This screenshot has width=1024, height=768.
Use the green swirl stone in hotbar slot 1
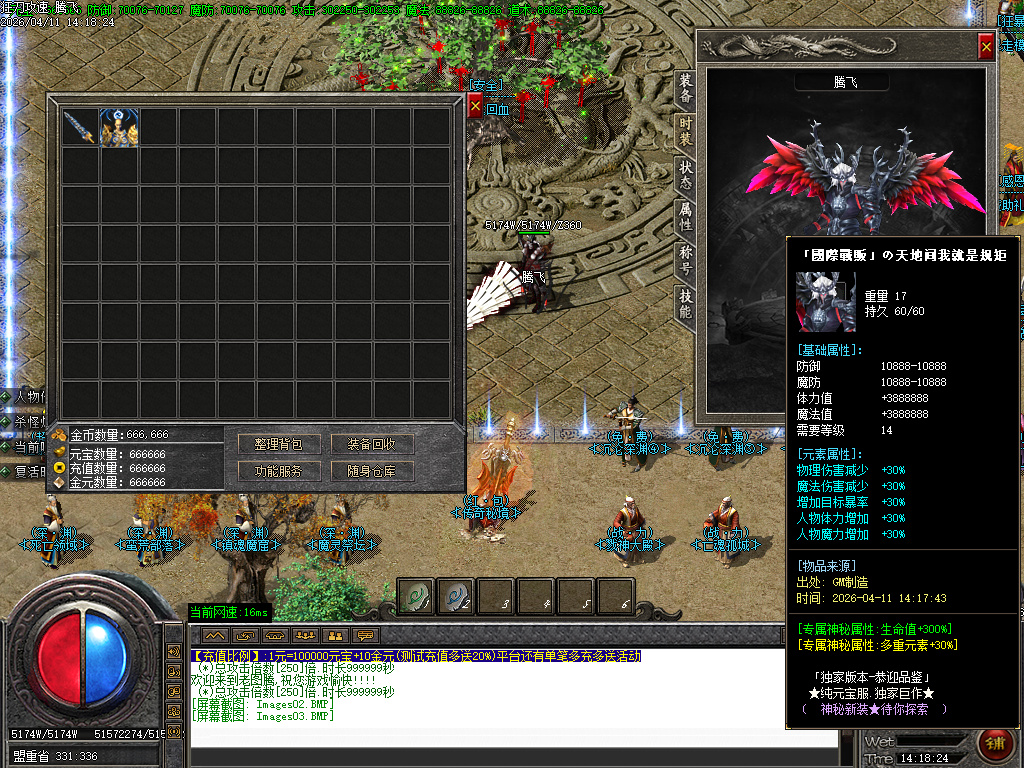[417, 596]
